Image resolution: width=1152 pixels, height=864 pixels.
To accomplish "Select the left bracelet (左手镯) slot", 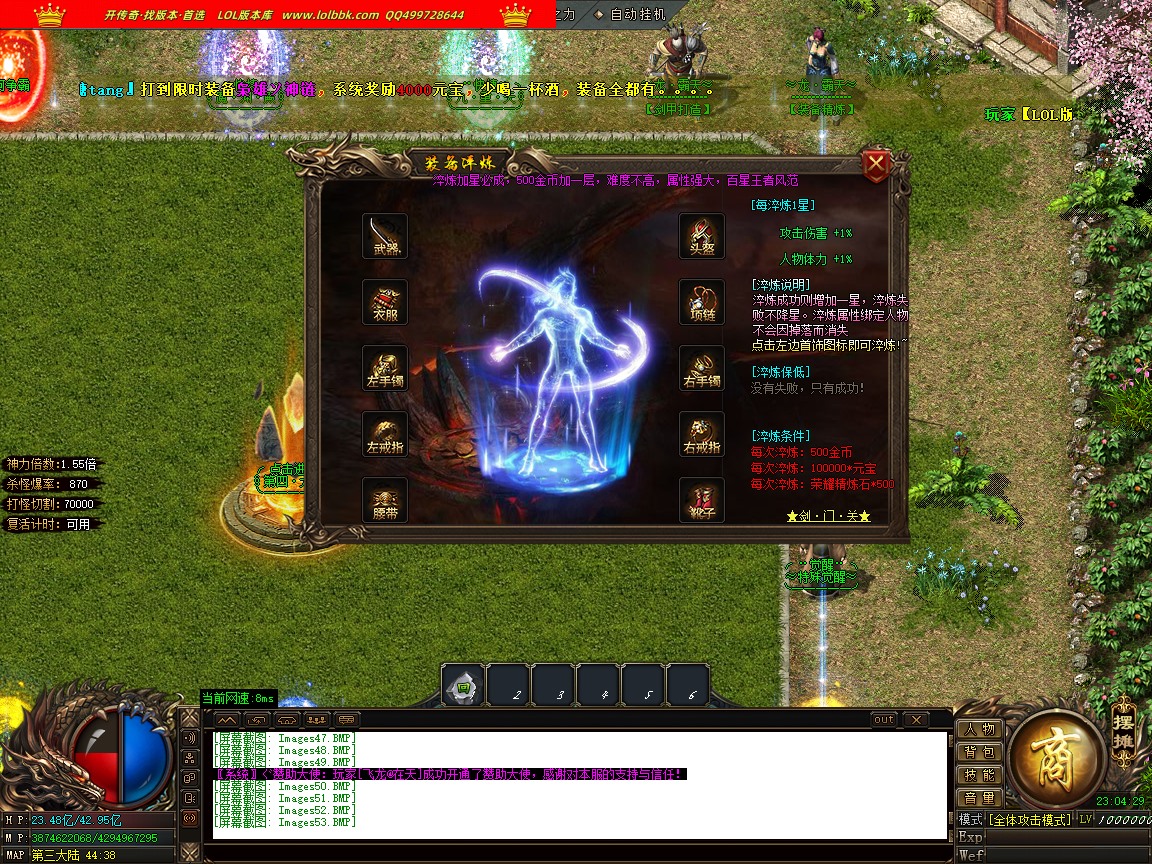I will 385,368.
